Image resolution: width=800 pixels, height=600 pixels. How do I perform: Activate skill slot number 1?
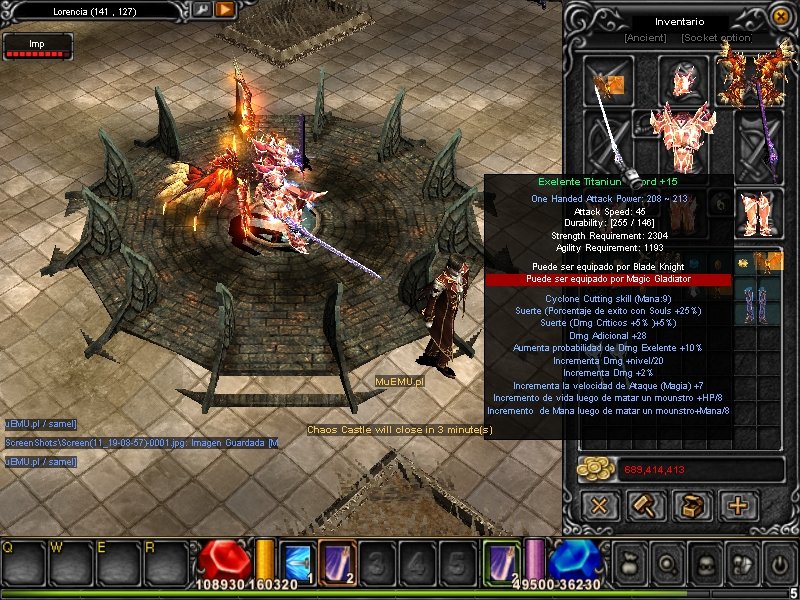299,561
